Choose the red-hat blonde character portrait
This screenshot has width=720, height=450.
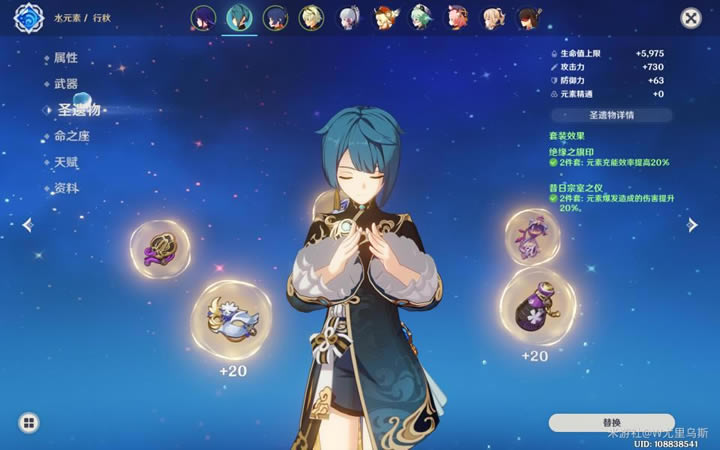(384, 17)
